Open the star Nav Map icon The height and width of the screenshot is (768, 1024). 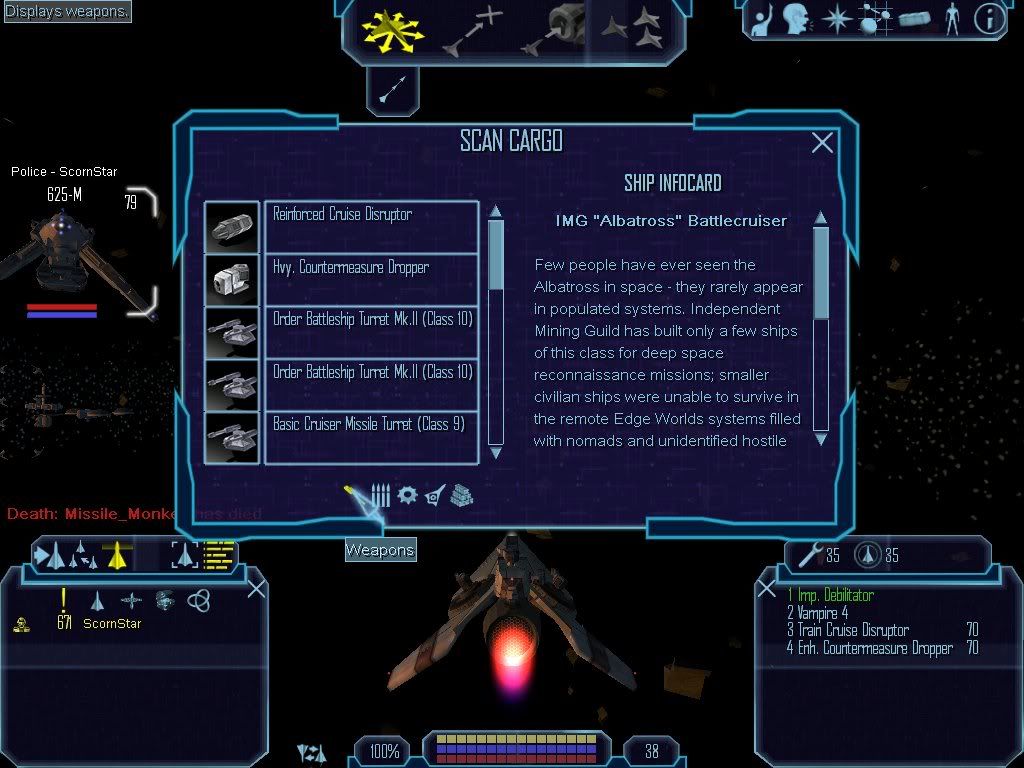836,19
